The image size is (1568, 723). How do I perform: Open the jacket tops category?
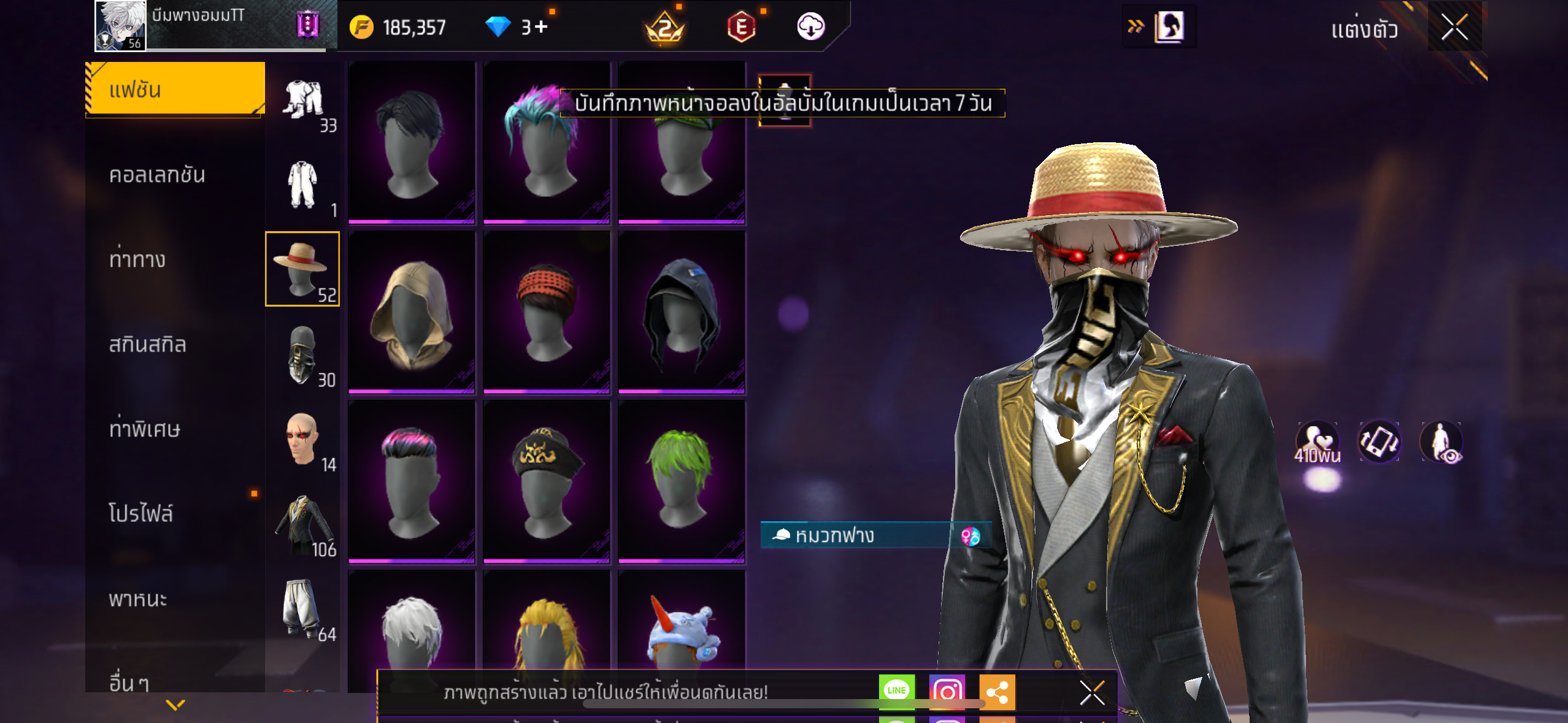point(302,524)
